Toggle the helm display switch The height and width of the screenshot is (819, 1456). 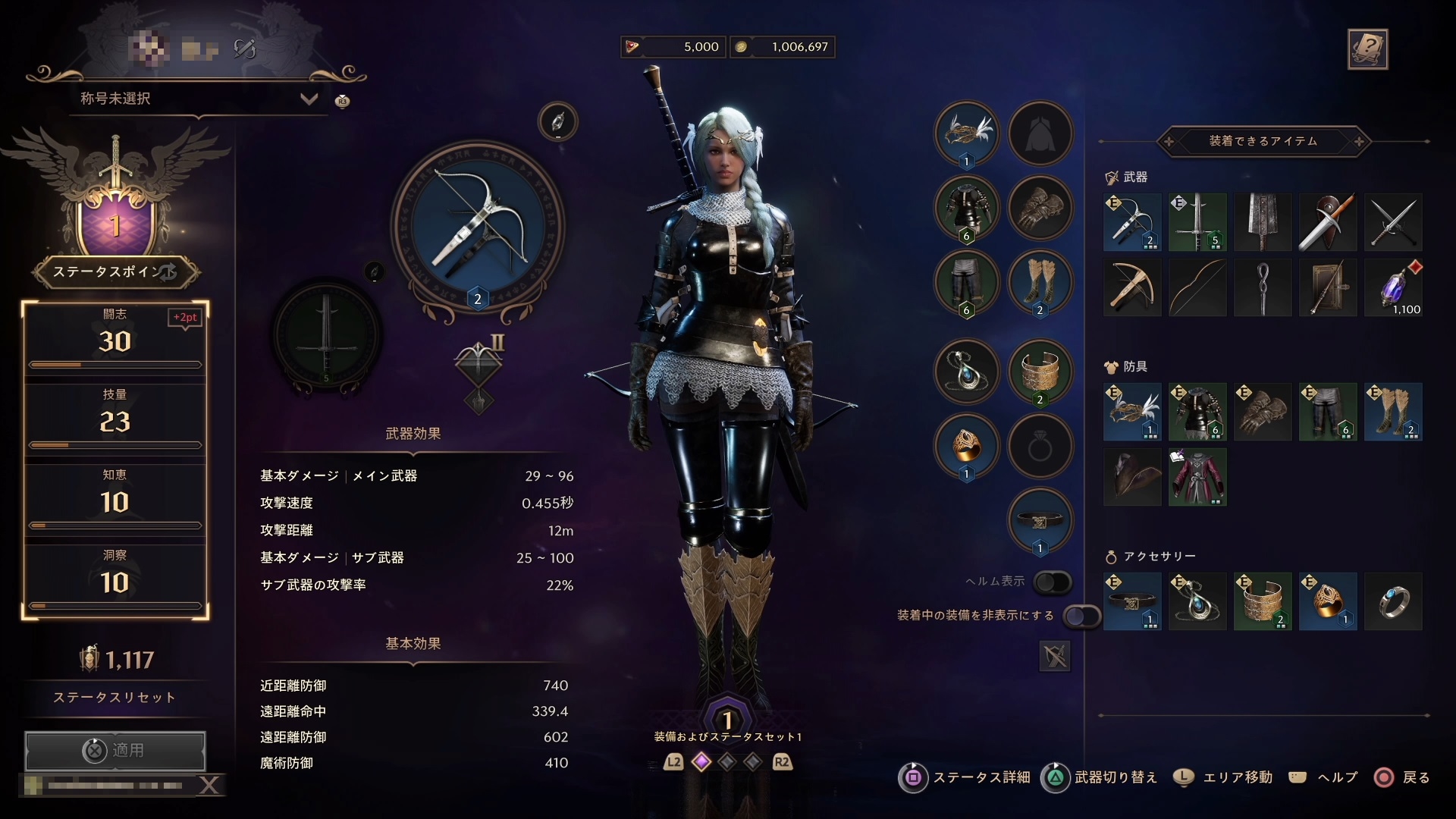coord(1053,582)
